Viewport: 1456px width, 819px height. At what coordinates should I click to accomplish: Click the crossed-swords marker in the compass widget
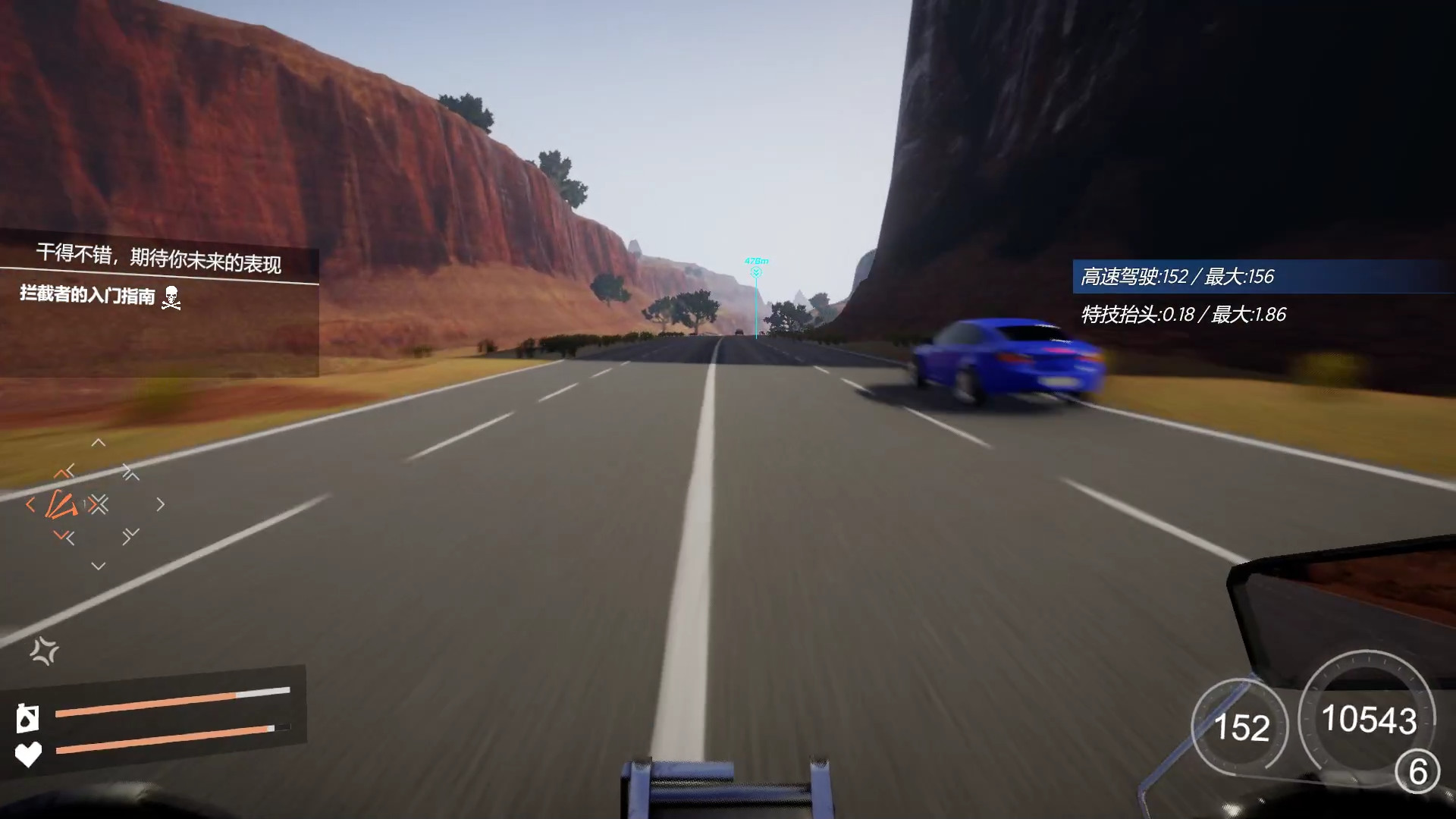(100, 502)
